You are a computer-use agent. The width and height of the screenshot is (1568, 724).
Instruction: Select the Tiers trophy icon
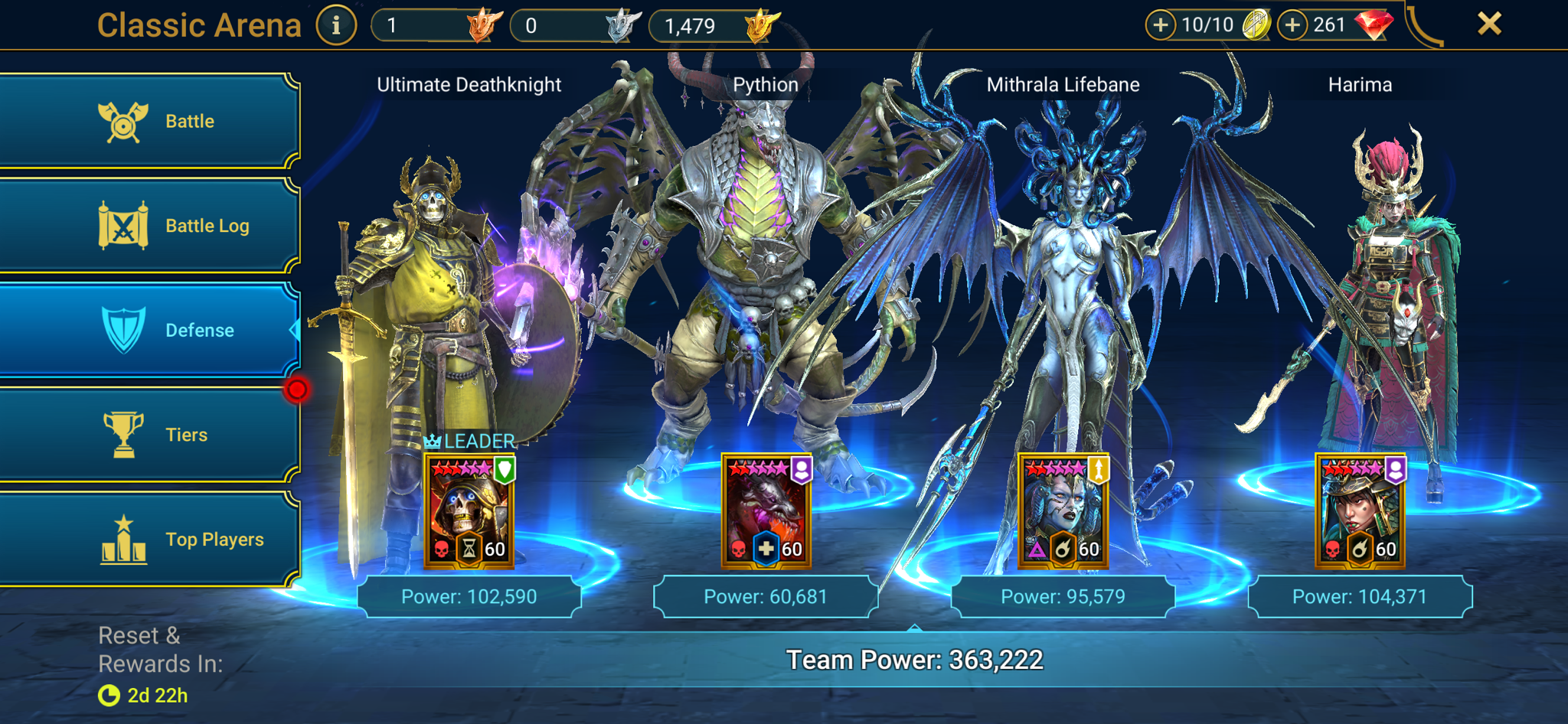[x=125, y=434]
